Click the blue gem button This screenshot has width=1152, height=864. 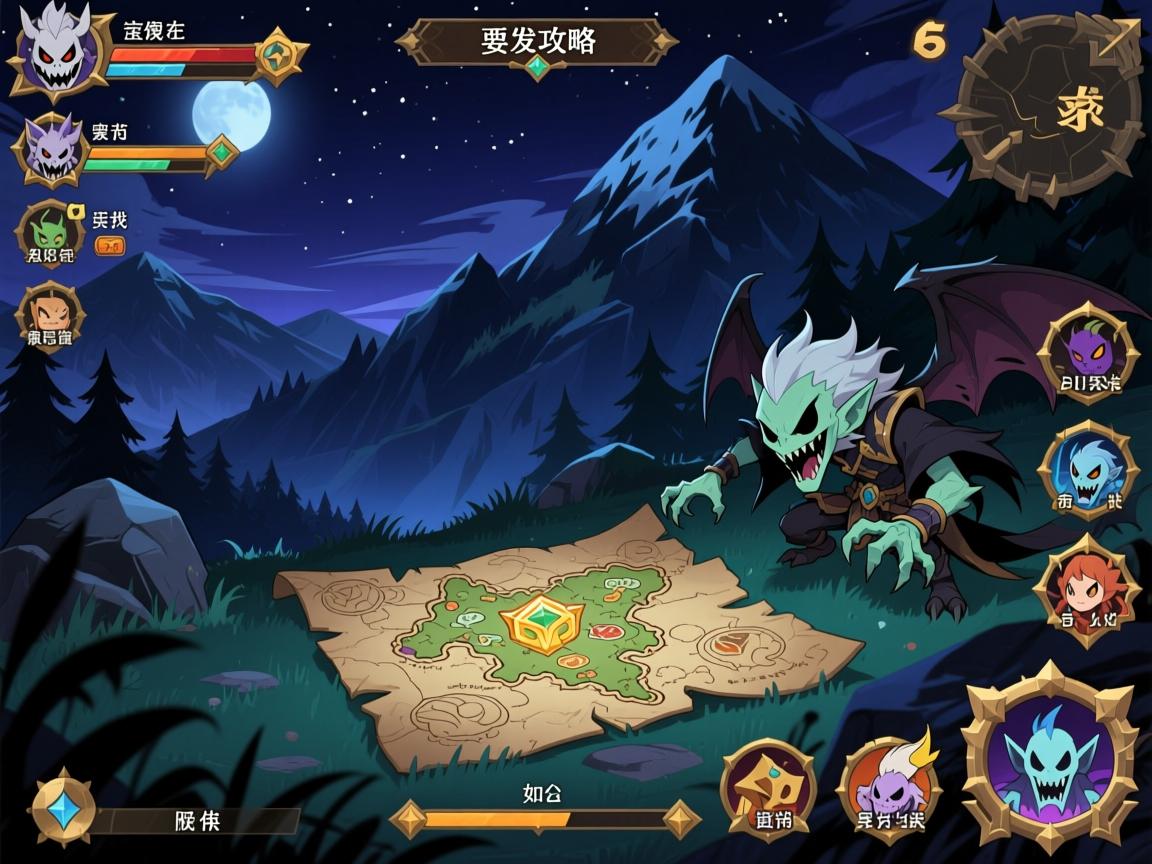[64, 808]
